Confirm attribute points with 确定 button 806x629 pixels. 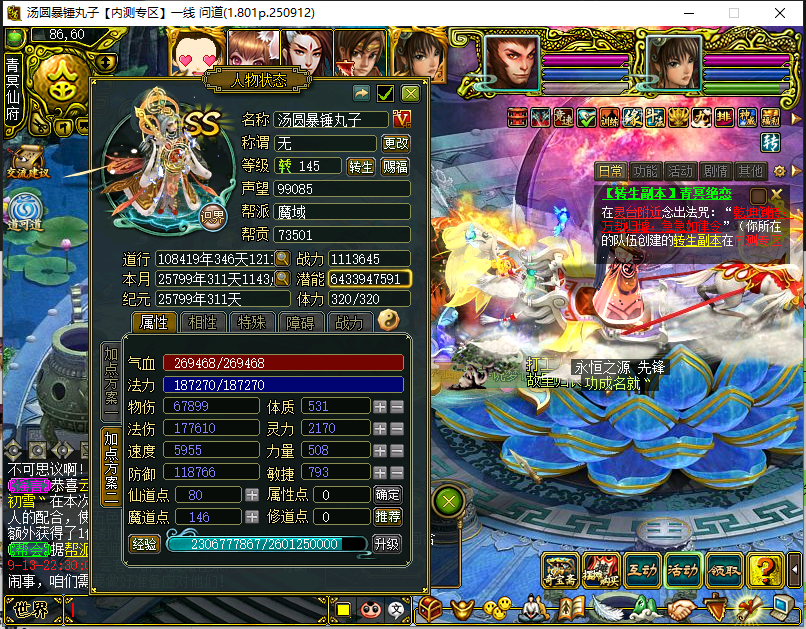click(x=388, y=494)
